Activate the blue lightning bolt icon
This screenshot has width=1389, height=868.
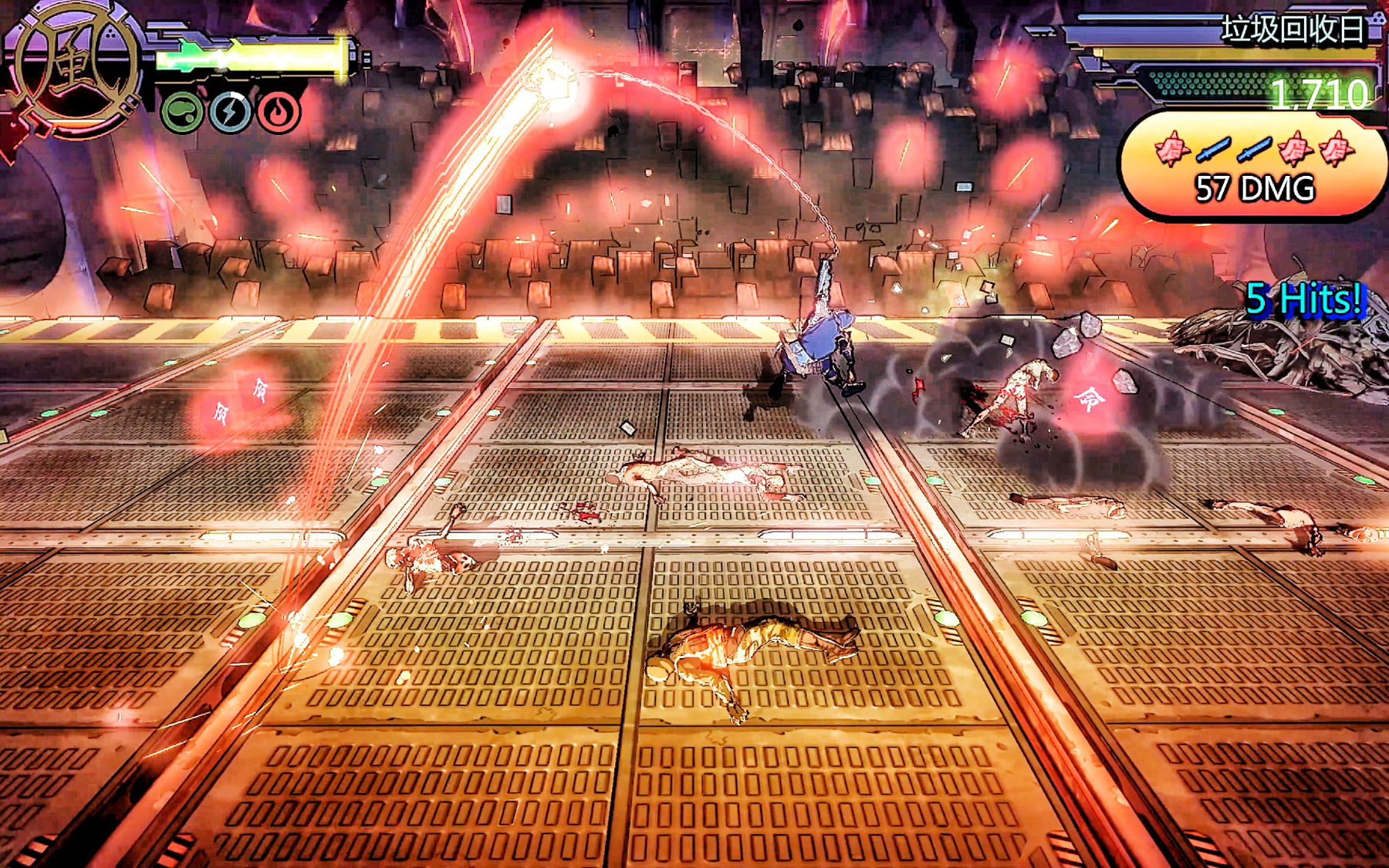(230, 113)
